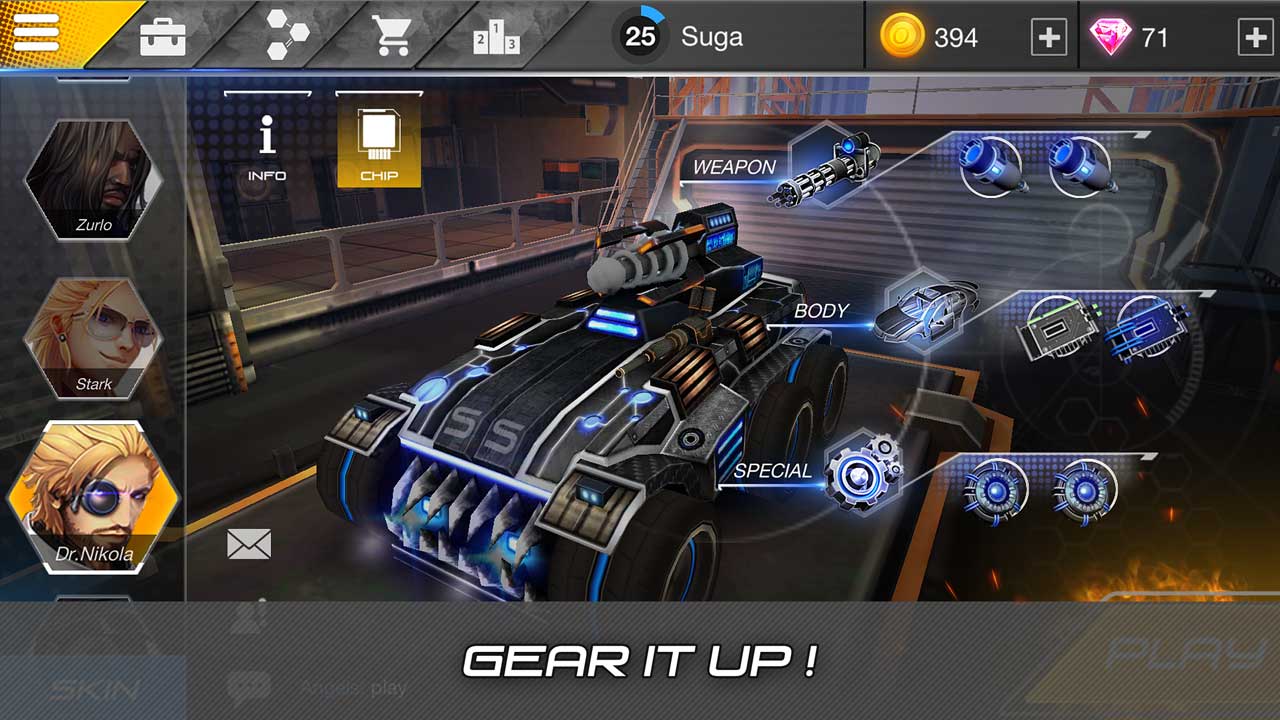Open the equipment case icon
The height and width of the screenshot is (720, 1280).
pos(164,34)
